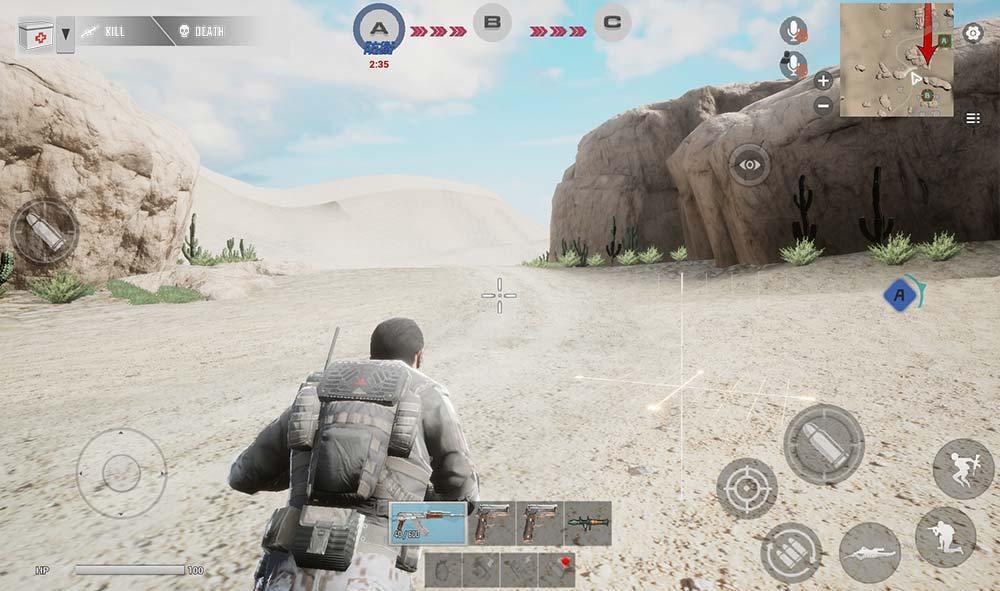Go prone with the lying soldier button

[869, 552]
